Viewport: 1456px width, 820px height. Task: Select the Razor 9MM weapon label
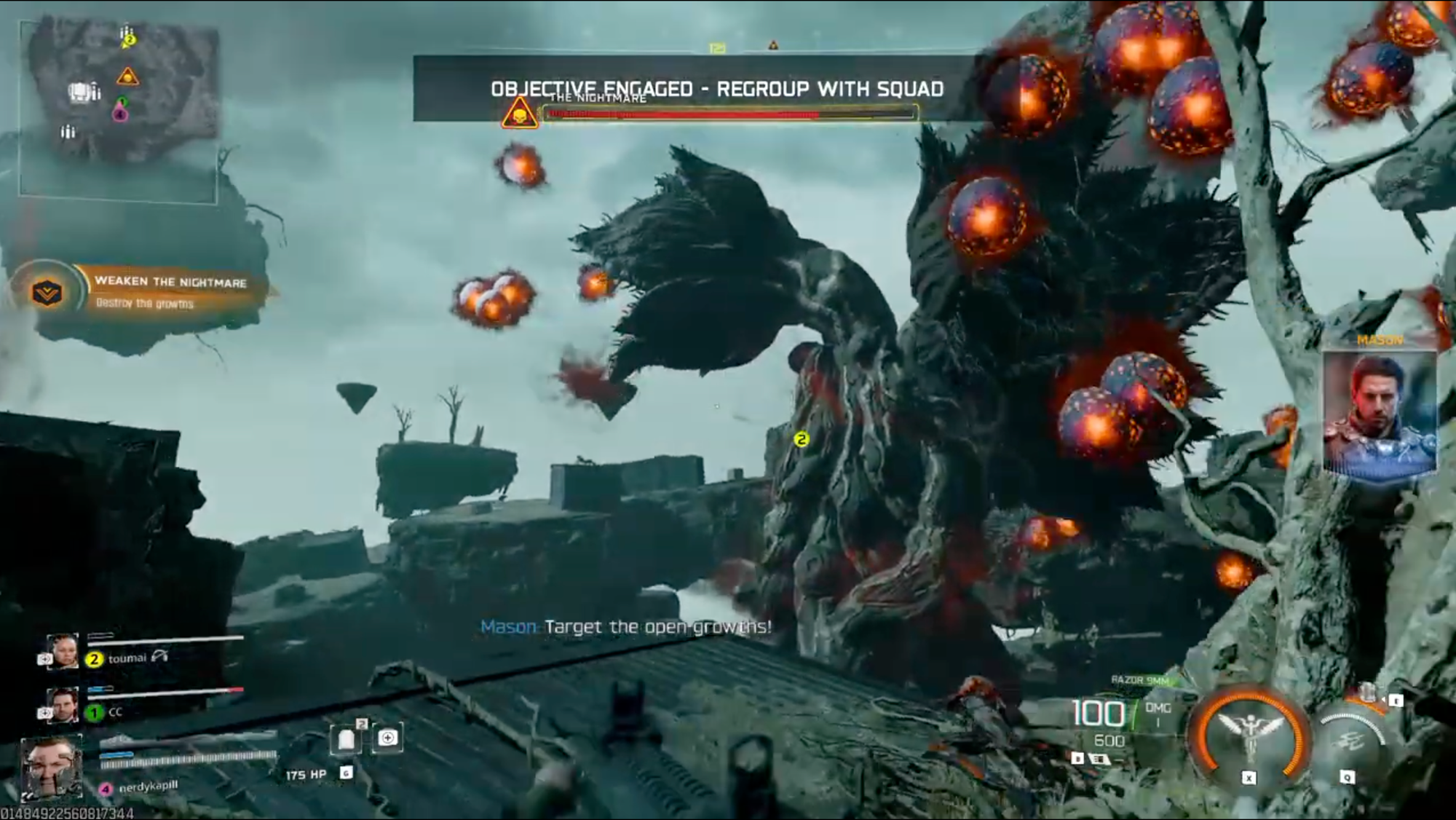(x=1139, y=680)
